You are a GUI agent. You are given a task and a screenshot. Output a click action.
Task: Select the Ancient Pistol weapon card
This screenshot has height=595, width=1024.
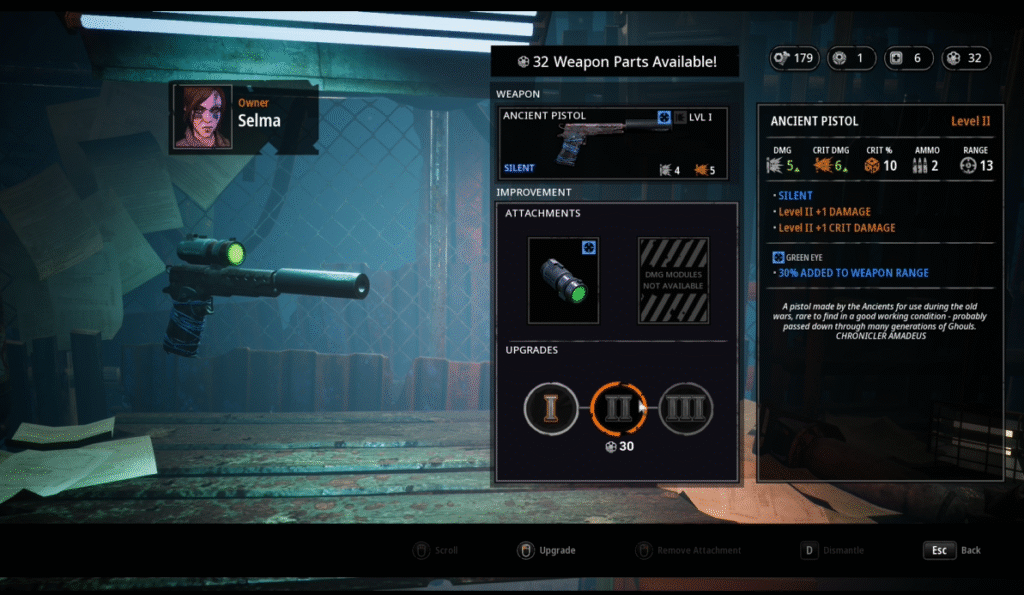point(612,143)
